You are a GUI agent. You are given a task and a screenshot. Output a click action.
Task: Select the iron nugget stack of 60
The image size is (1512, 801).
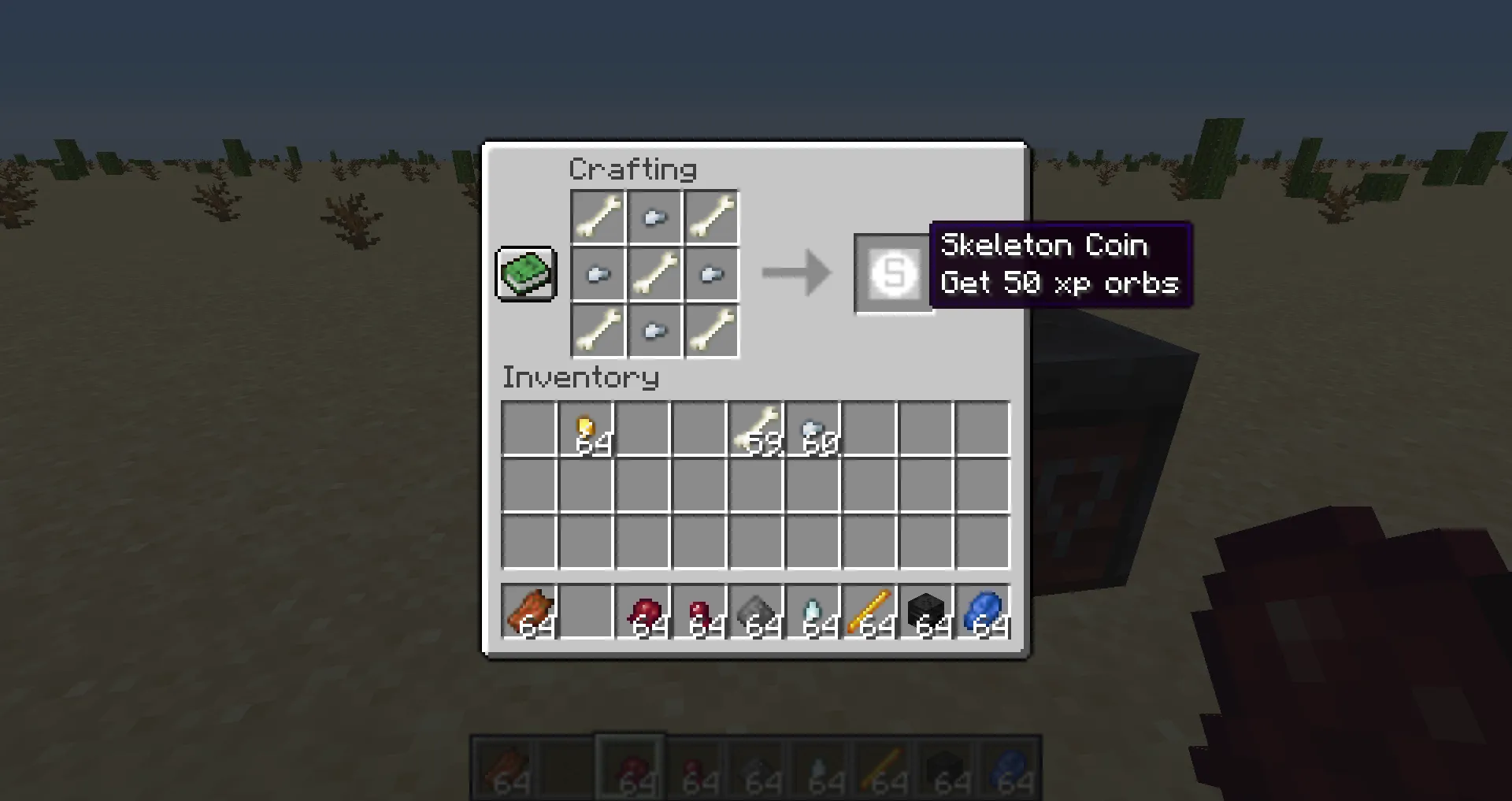(814, 427)
